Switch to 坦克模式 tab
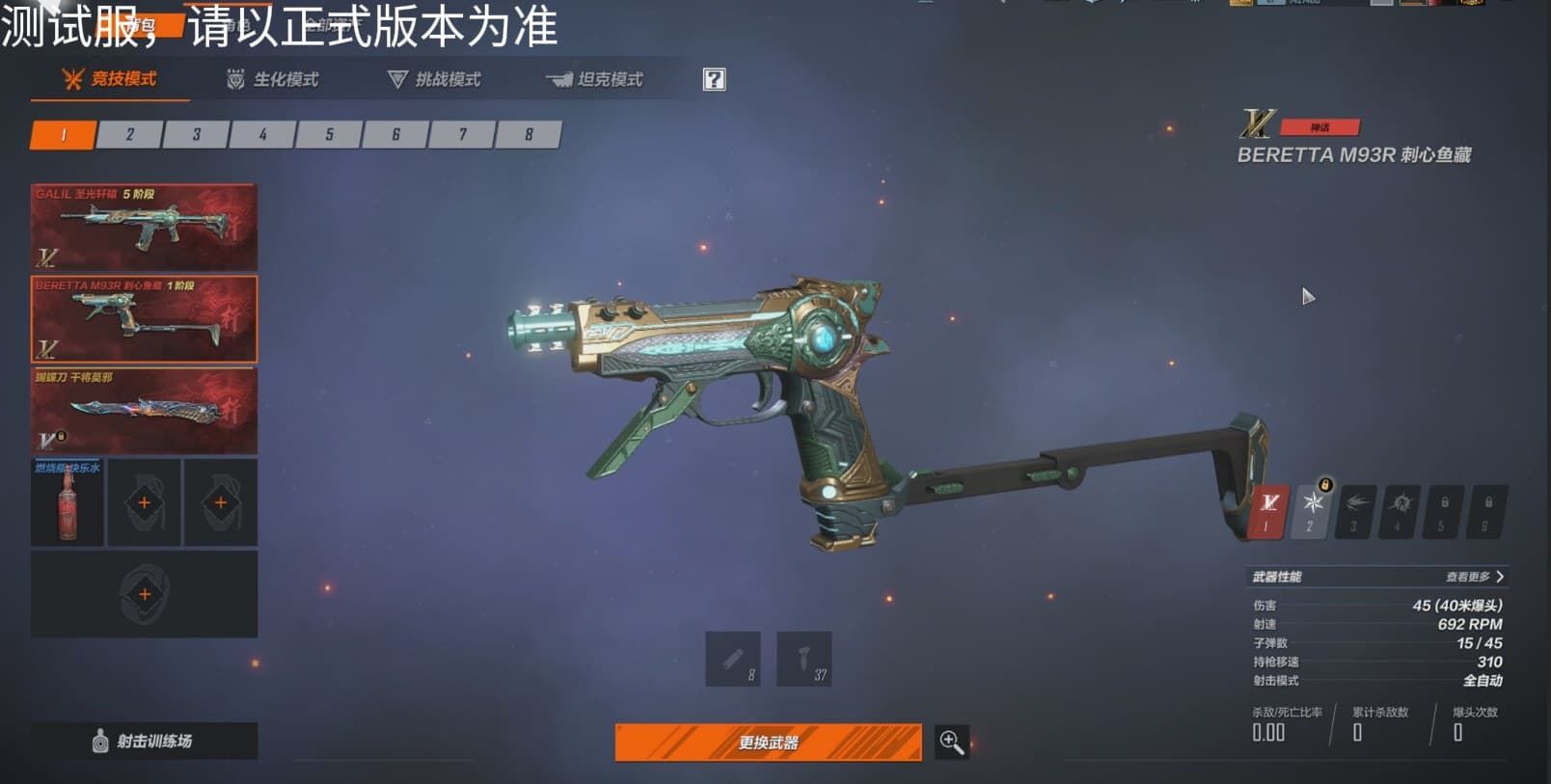 coord(595,79)
